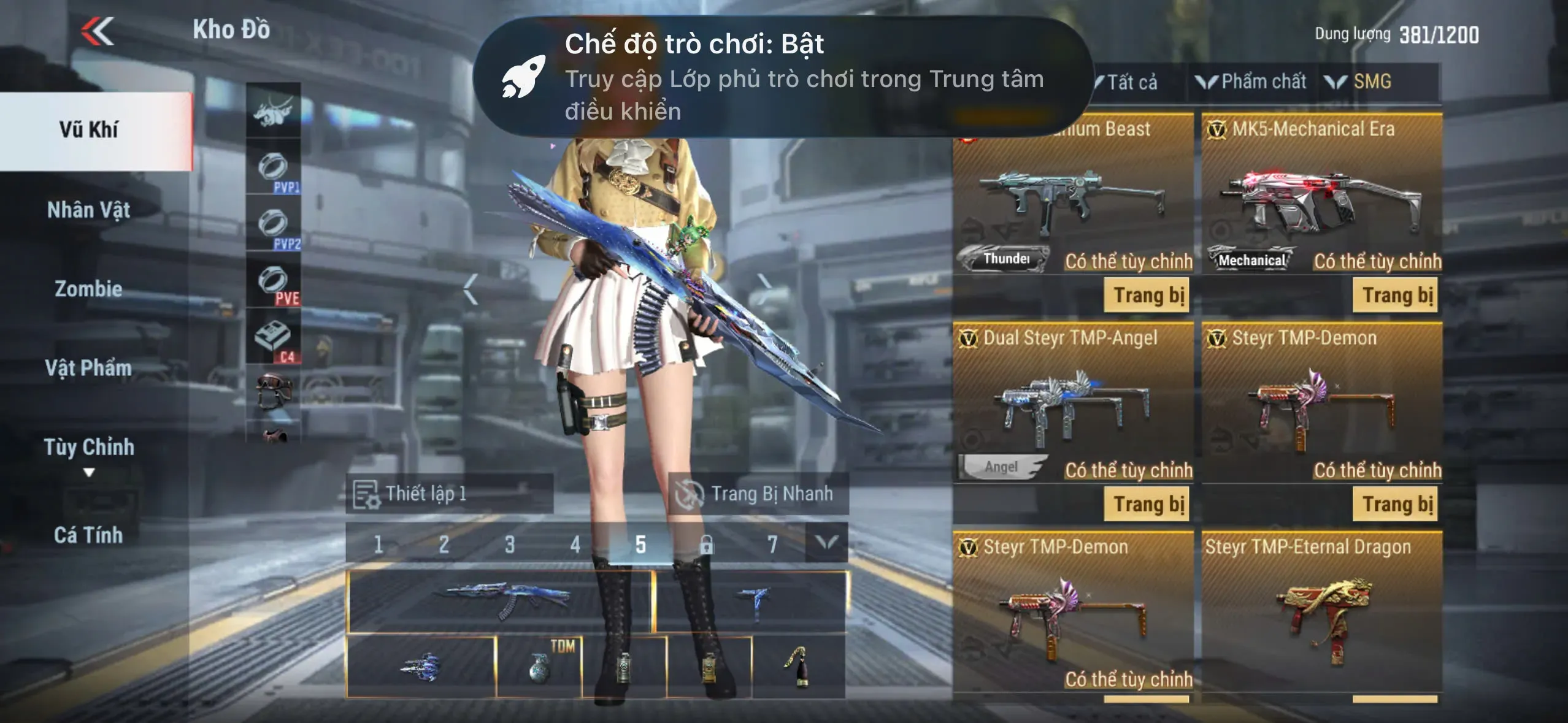Screen dimensions: 1568x723
Task: Go back using the double-arrow button
Action: pyautogui.click(x=98, y=31)
